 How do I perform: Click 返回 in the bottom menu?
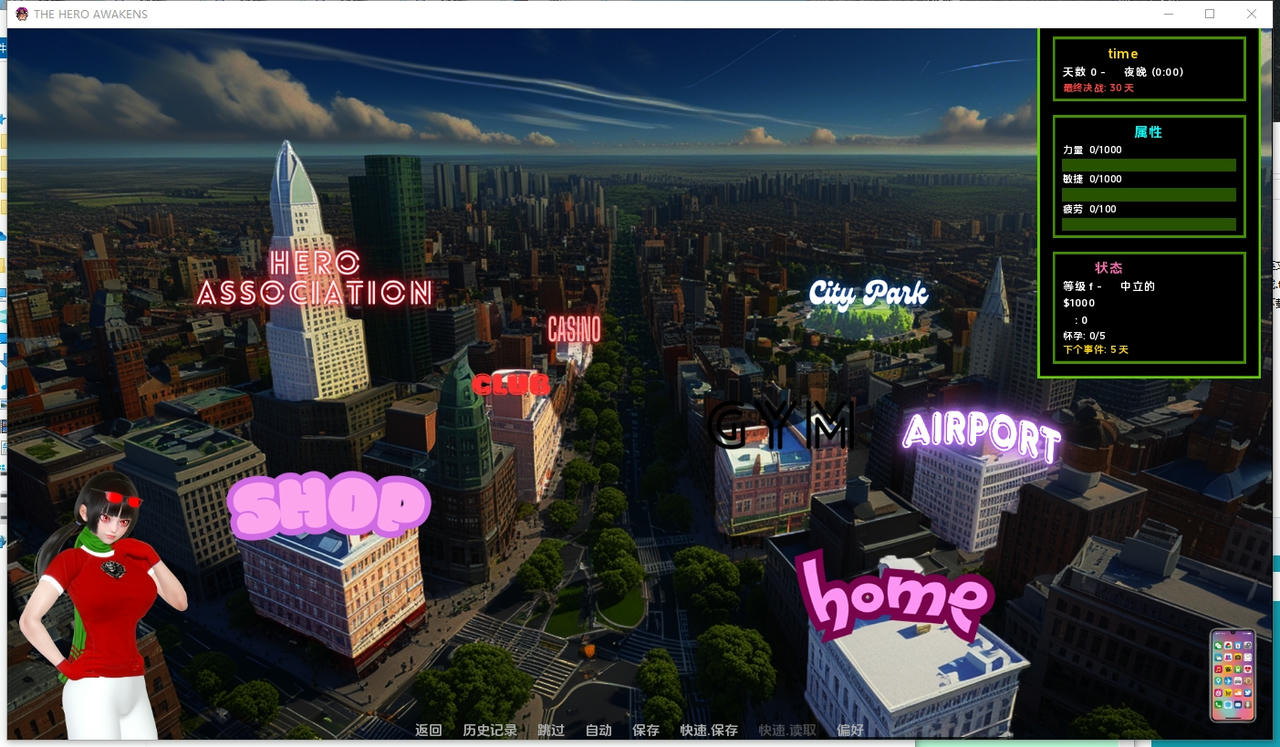(428, 731)
